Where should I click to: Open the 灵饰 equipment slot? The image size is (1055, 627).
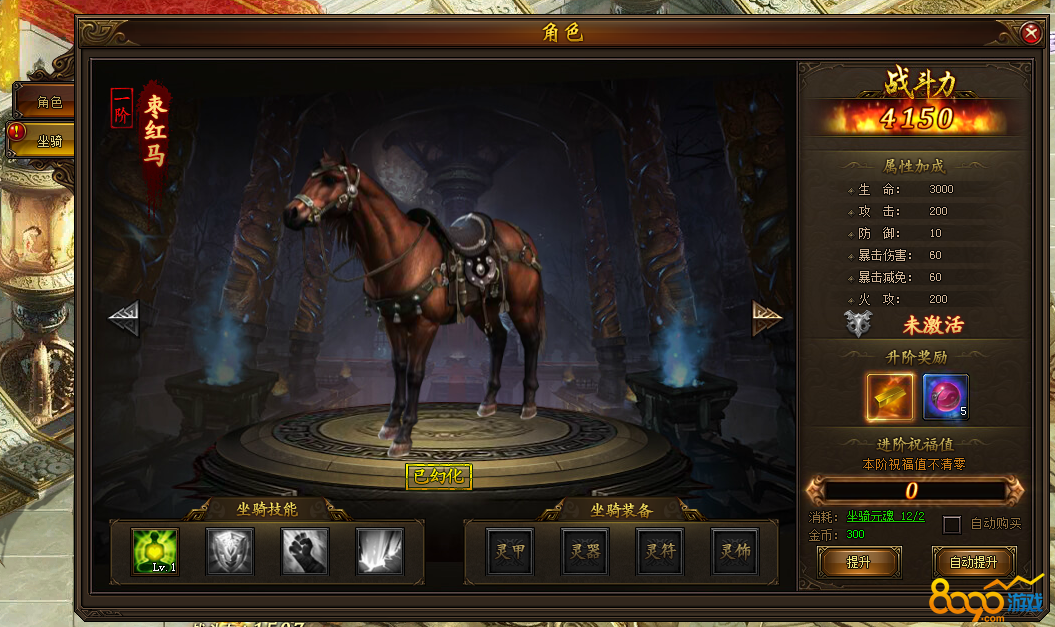click(735, 551)
